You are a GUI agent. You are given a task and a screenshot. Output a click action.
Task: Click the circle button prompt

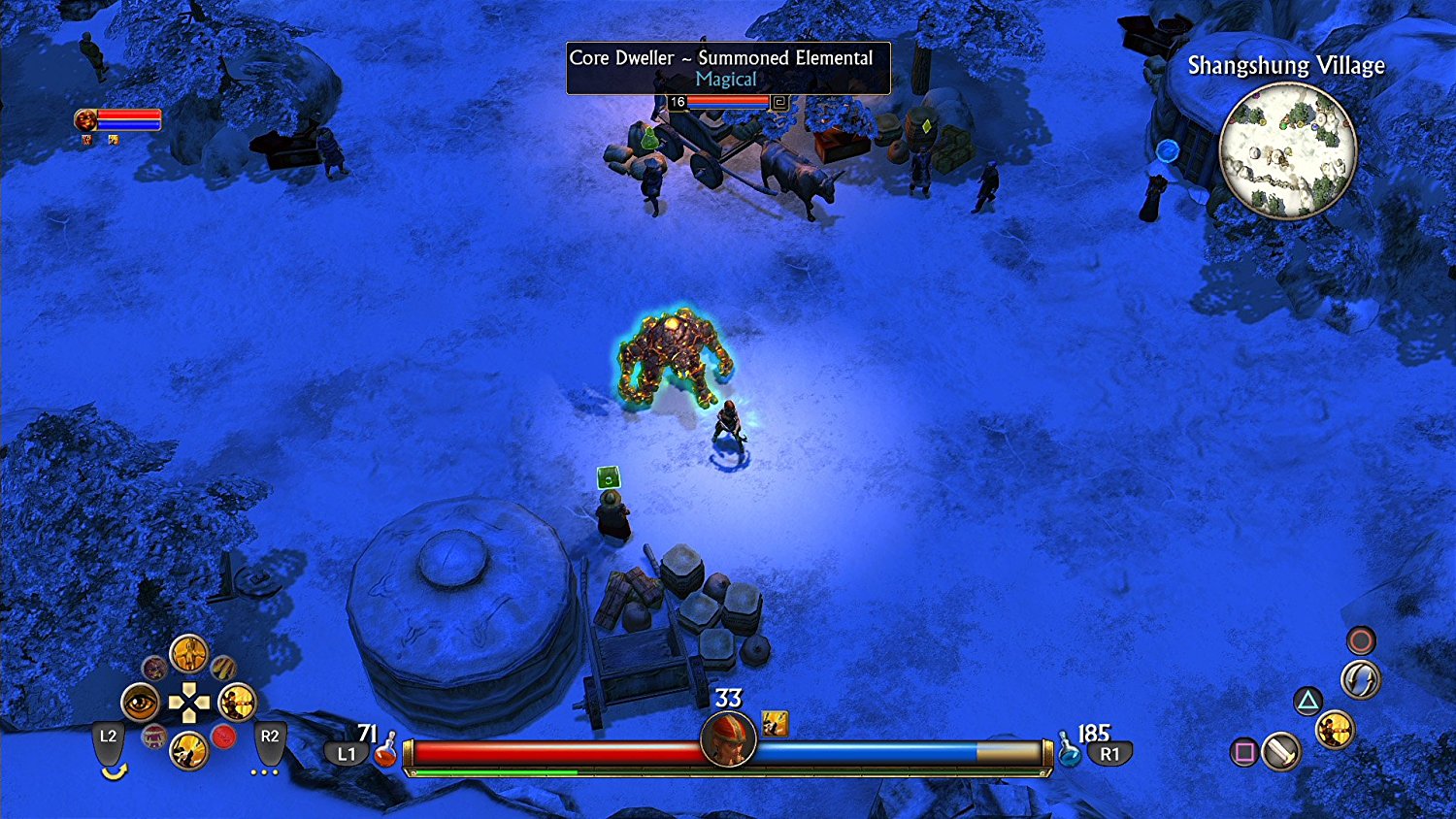[1361, 639]
